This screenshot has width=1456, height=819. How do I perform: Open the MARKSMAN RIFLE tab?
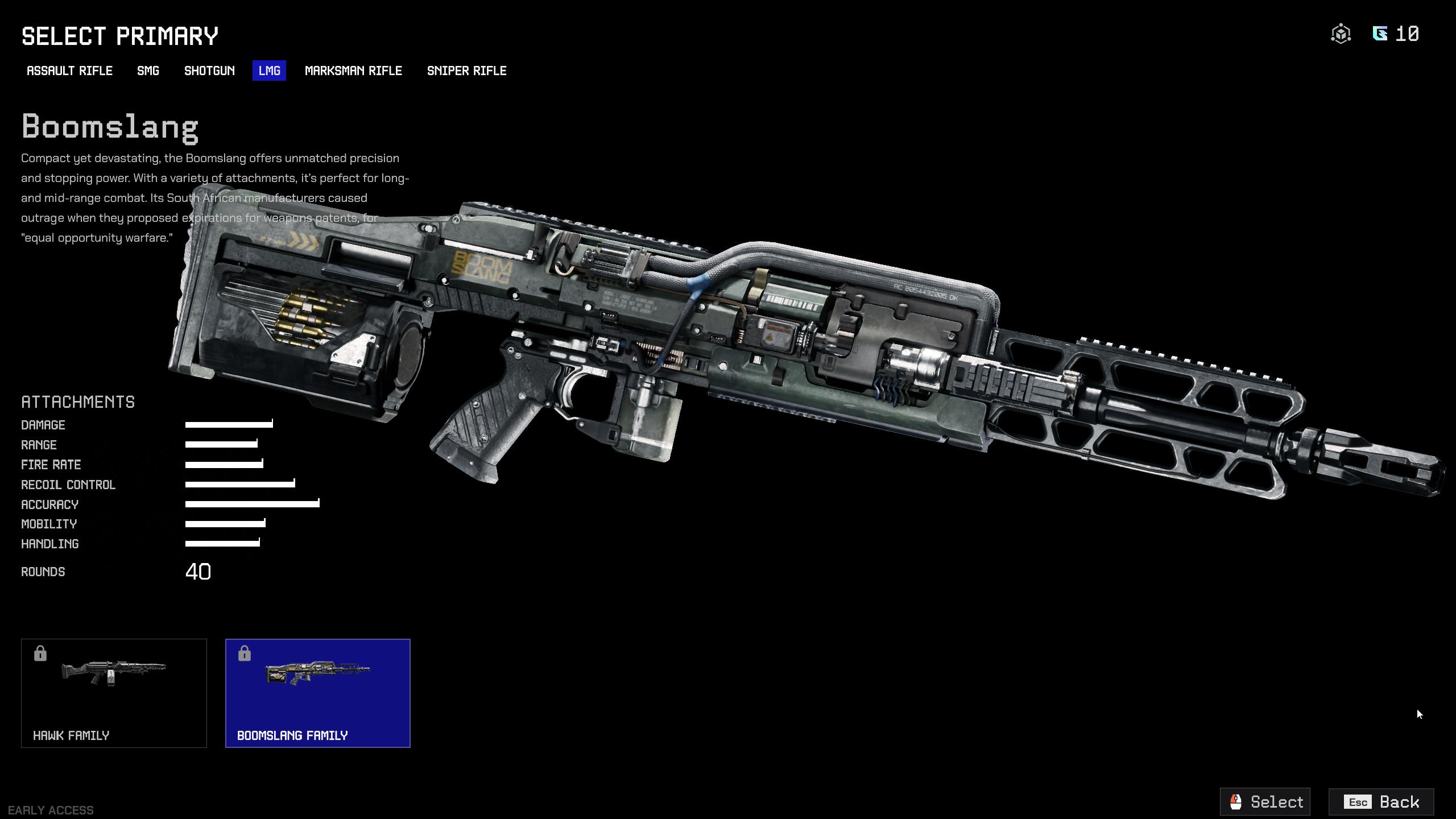click(353, 71)
